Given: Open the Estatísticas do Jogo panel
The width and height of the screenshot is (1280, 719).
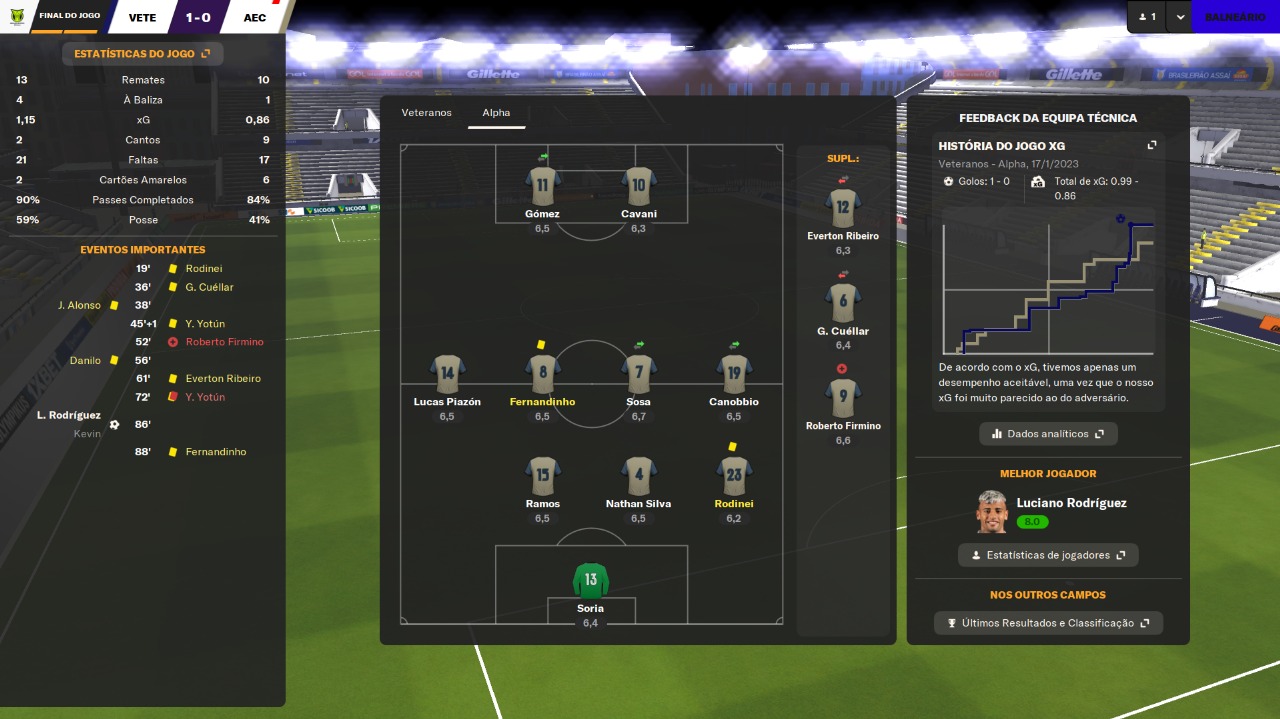Looking at the screenshot, I should [x=142, y=54].
